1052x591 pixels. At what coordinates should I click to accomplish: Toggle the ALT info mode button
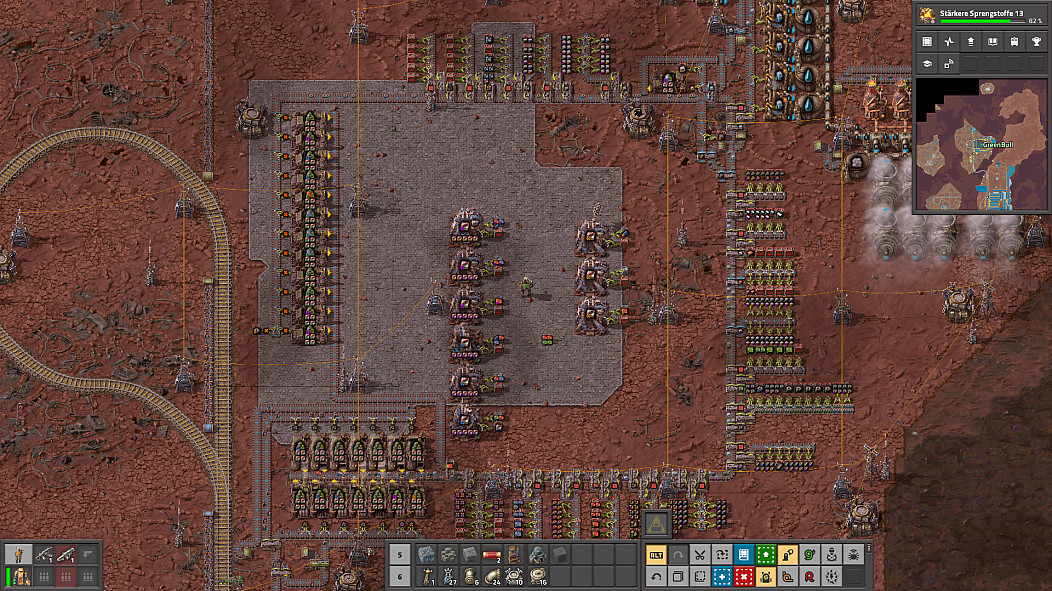click(656, 555)
